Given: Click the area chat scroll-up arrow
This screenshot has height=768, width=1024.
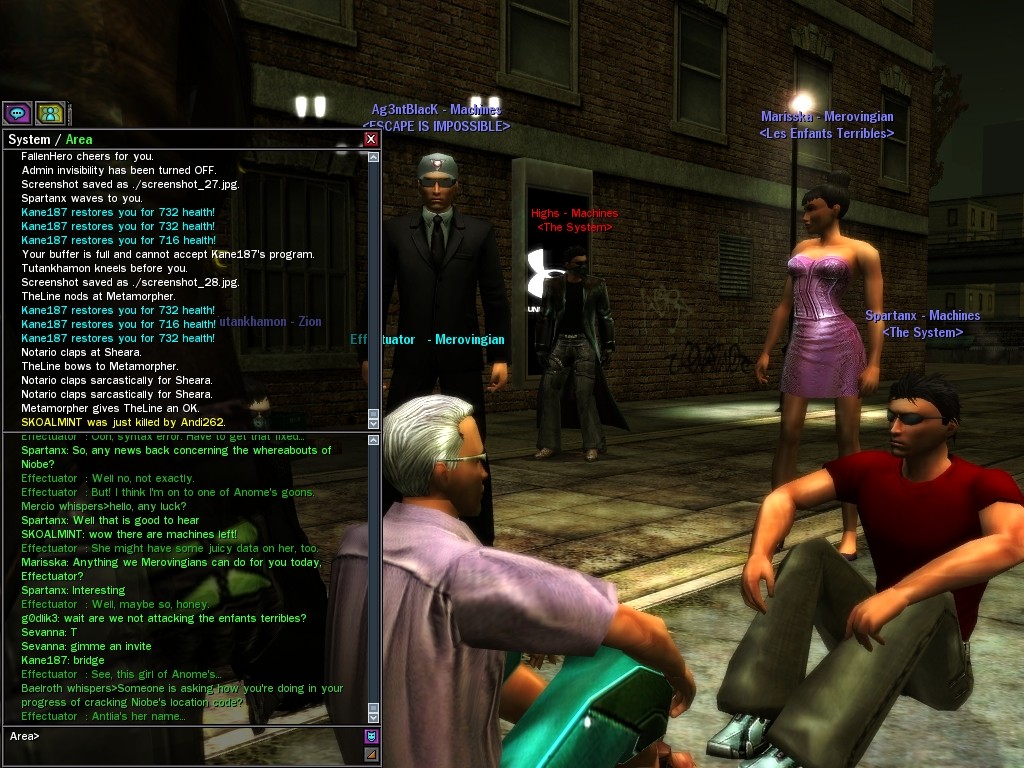Looking at the screenshot, I should (x=374, y=441).
